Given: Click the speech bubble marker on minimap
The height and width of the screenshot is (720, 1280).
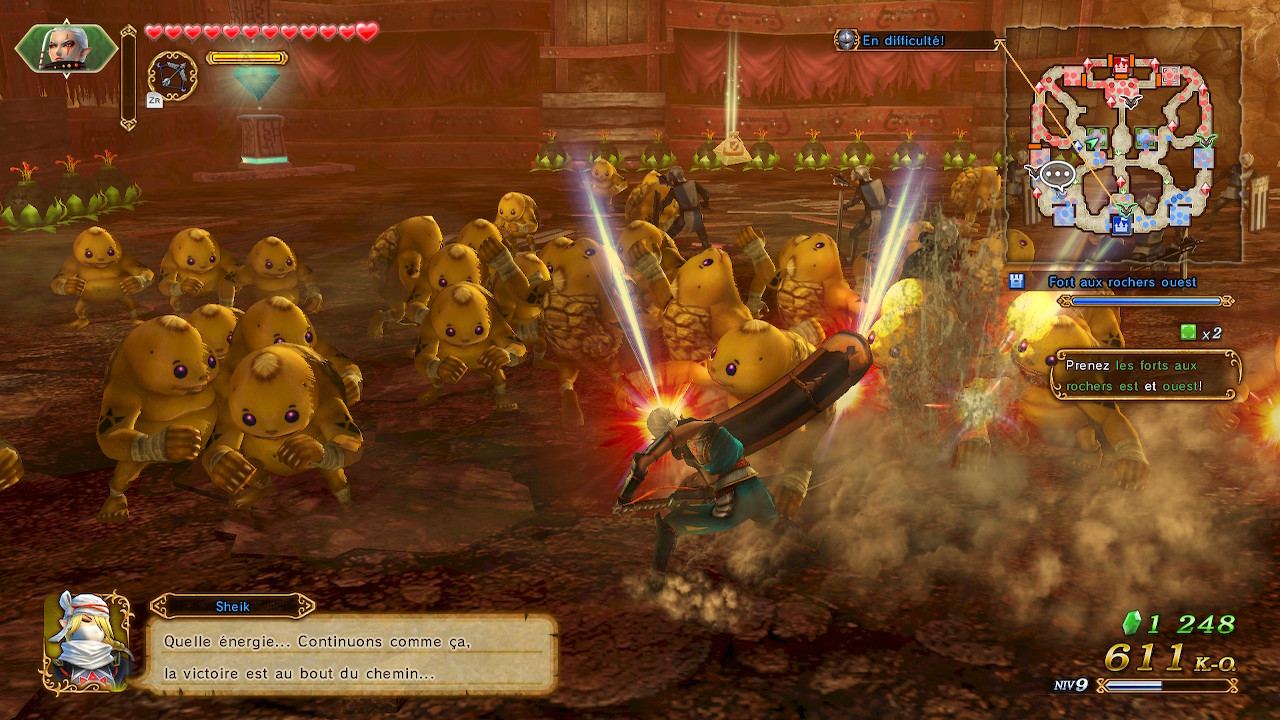Looking at the screenshot, I should tap(1056, 176).
